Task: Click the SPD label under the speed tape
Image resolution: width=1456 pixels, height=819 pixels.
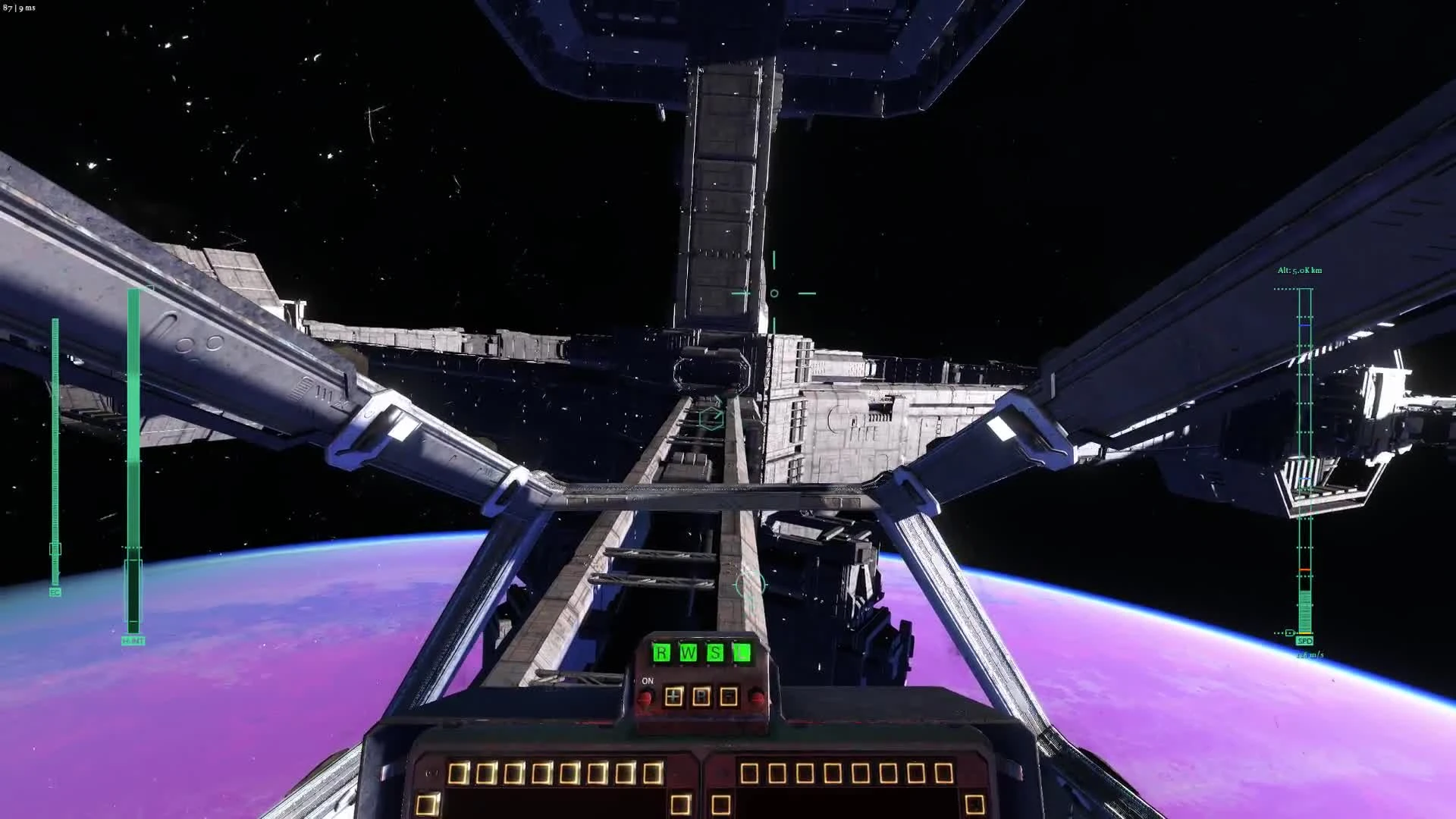Action: (x=1303, y=641)
